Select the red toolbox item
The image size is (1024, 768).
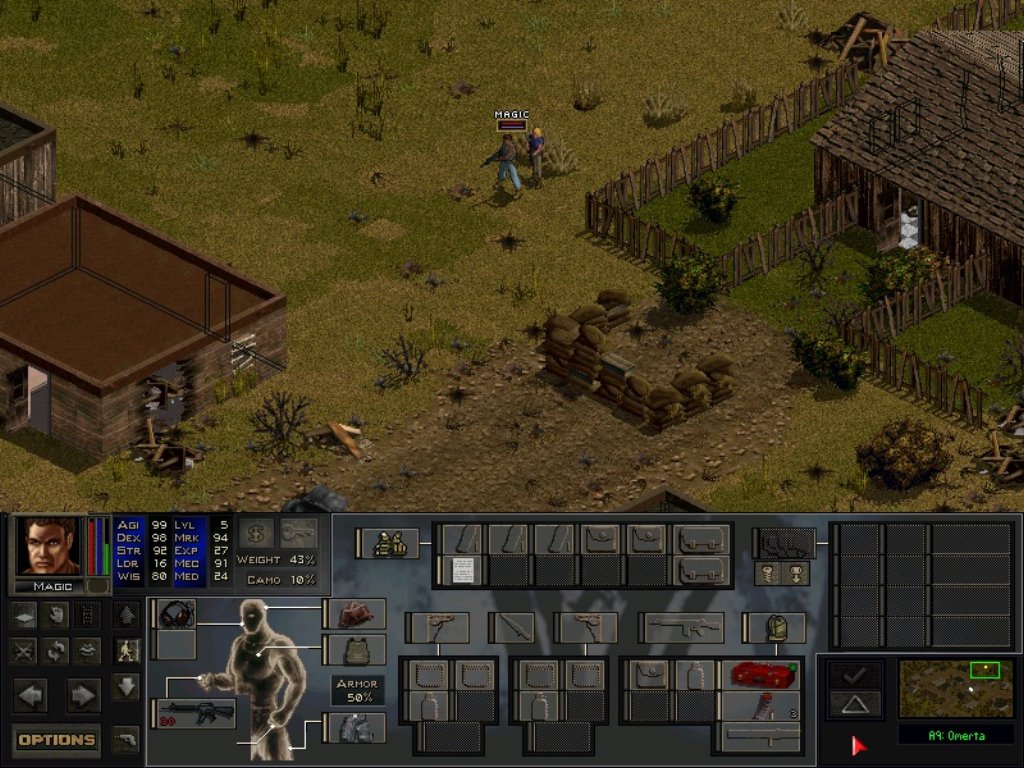pyautogui.click(x=762, y=674)
